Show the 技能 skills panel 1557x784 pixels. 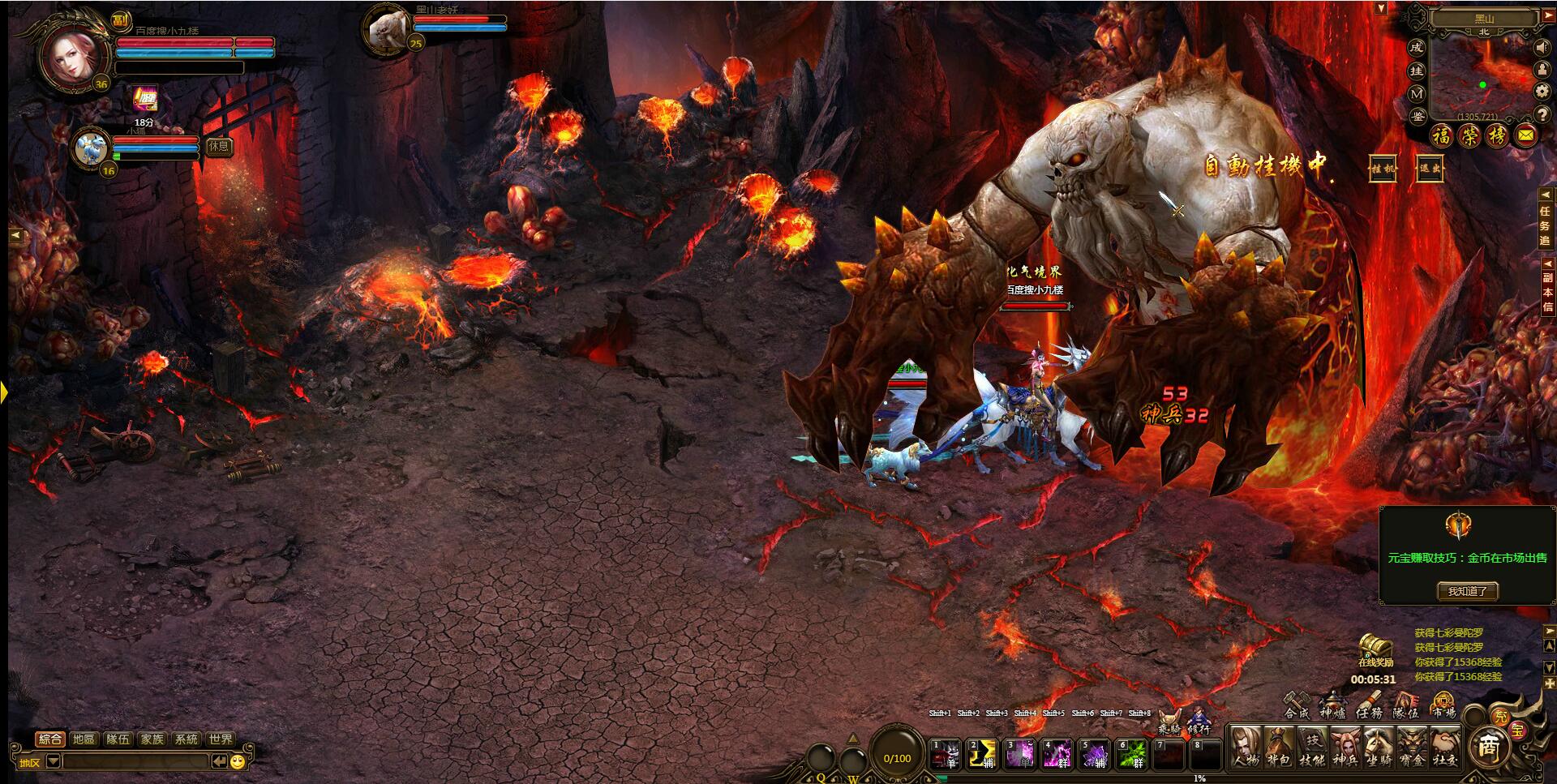point(1312,744)
